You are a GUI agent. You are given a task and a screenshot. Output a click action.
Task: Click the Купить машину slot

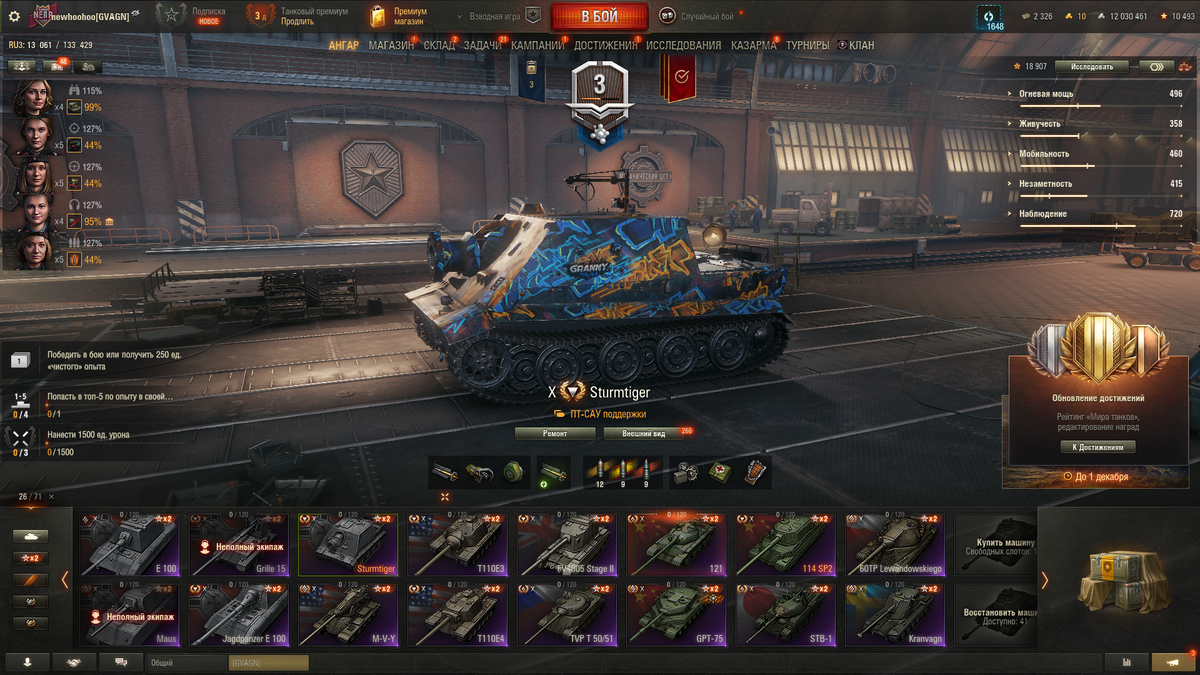[x=995, y=545]
